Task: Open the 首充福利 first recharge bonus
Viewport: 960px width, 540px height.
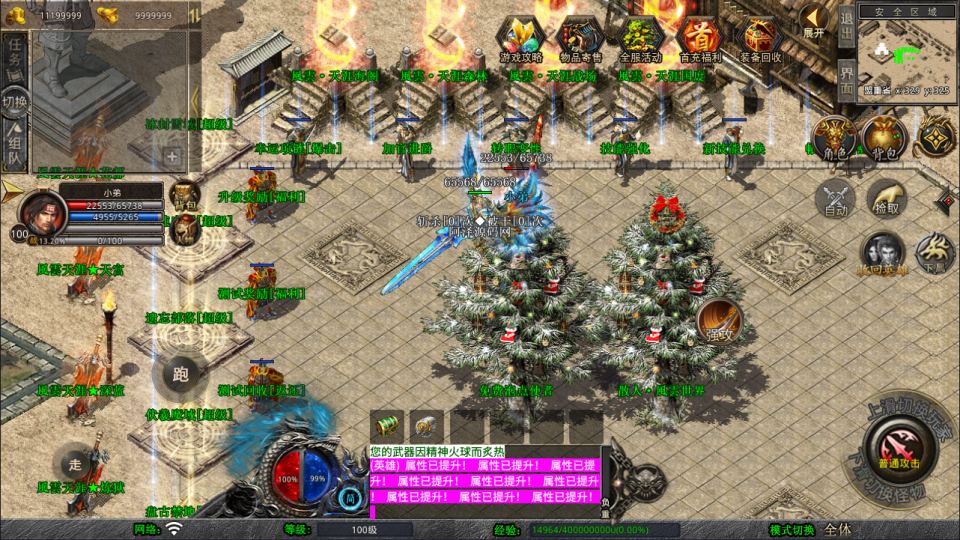Action: click(x=697, y=40)
